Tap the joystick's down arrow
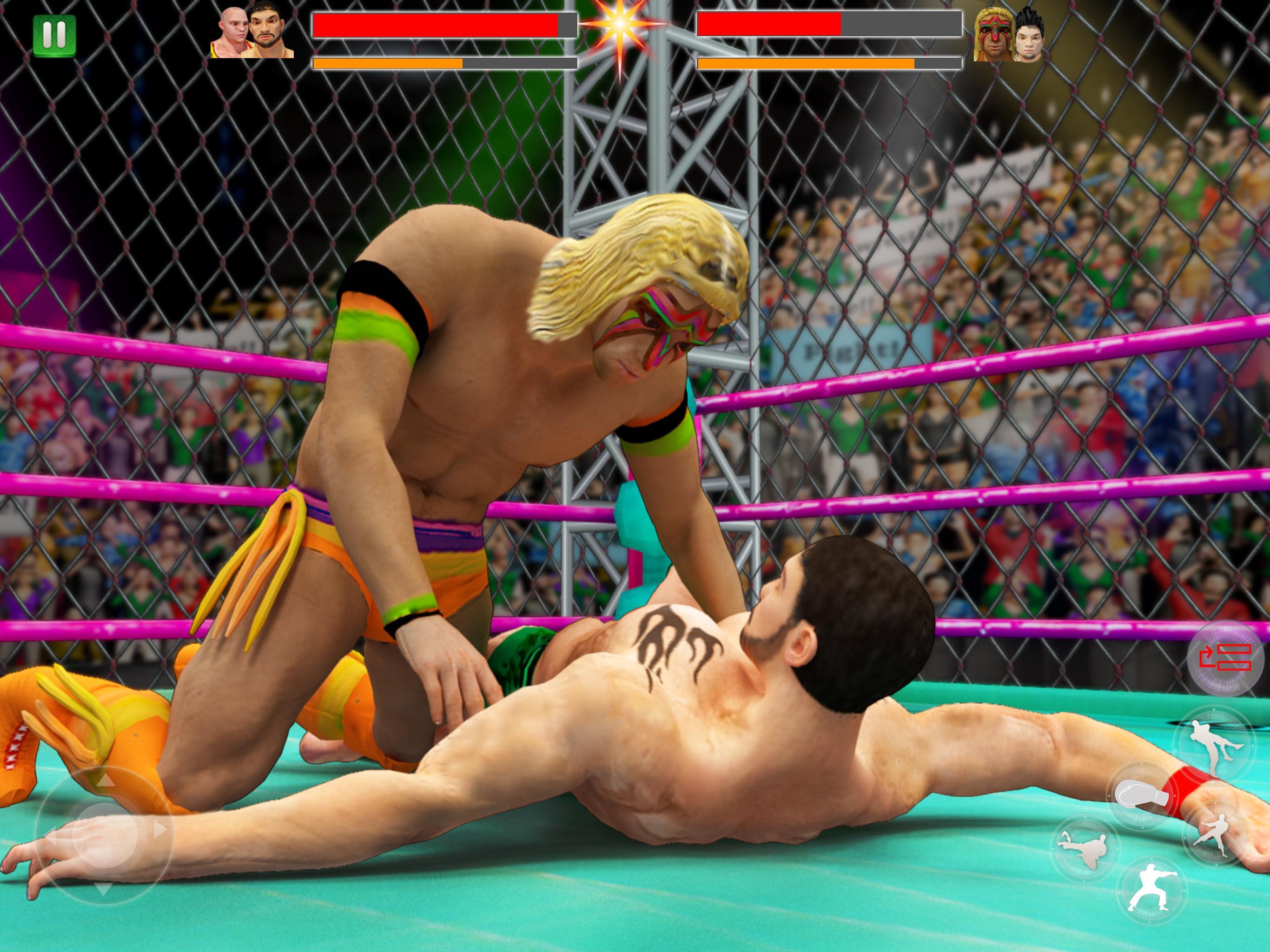 click(x=103, y=889)
